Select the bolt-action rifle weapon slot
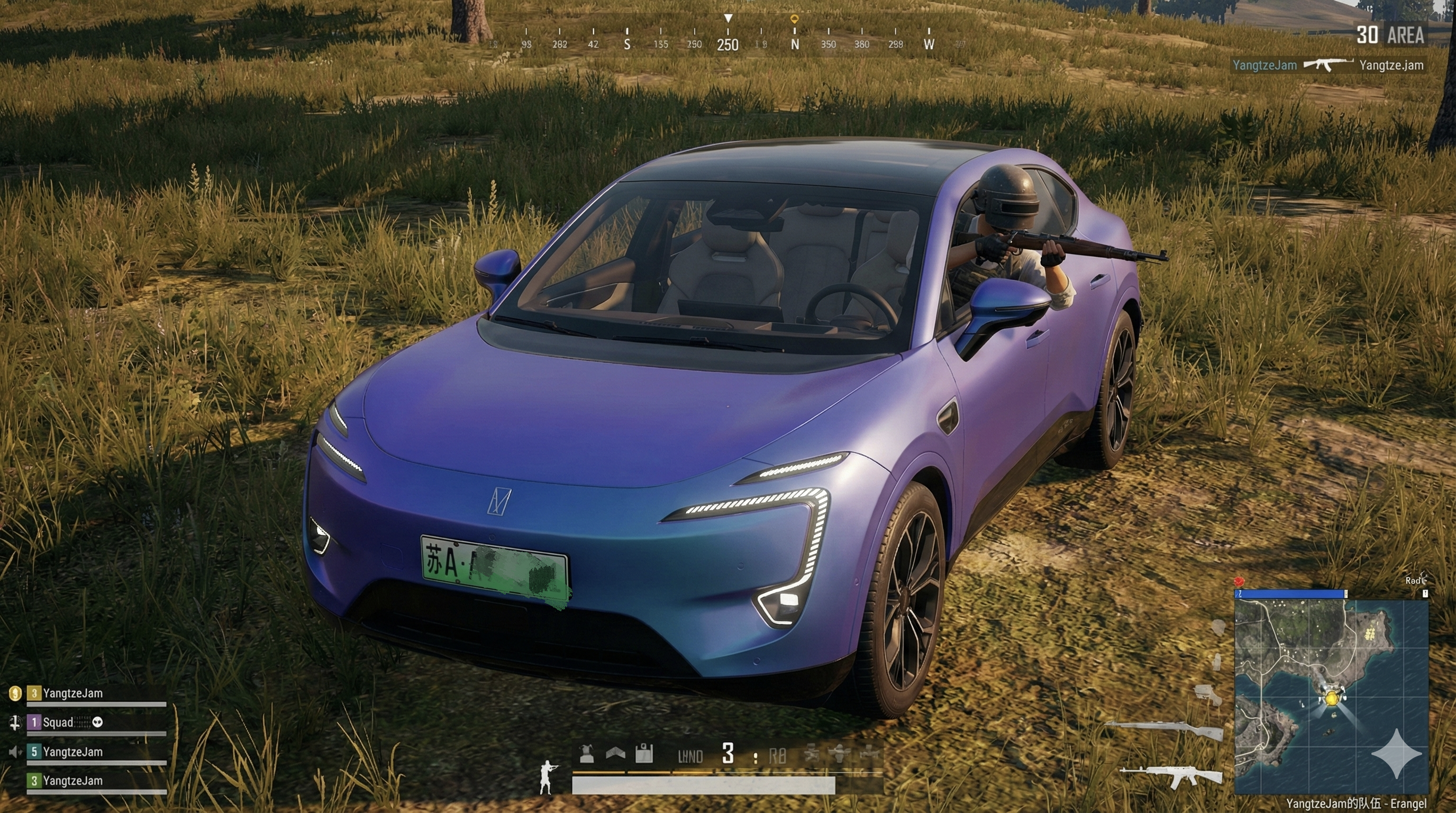 [x=1164, y=729]
